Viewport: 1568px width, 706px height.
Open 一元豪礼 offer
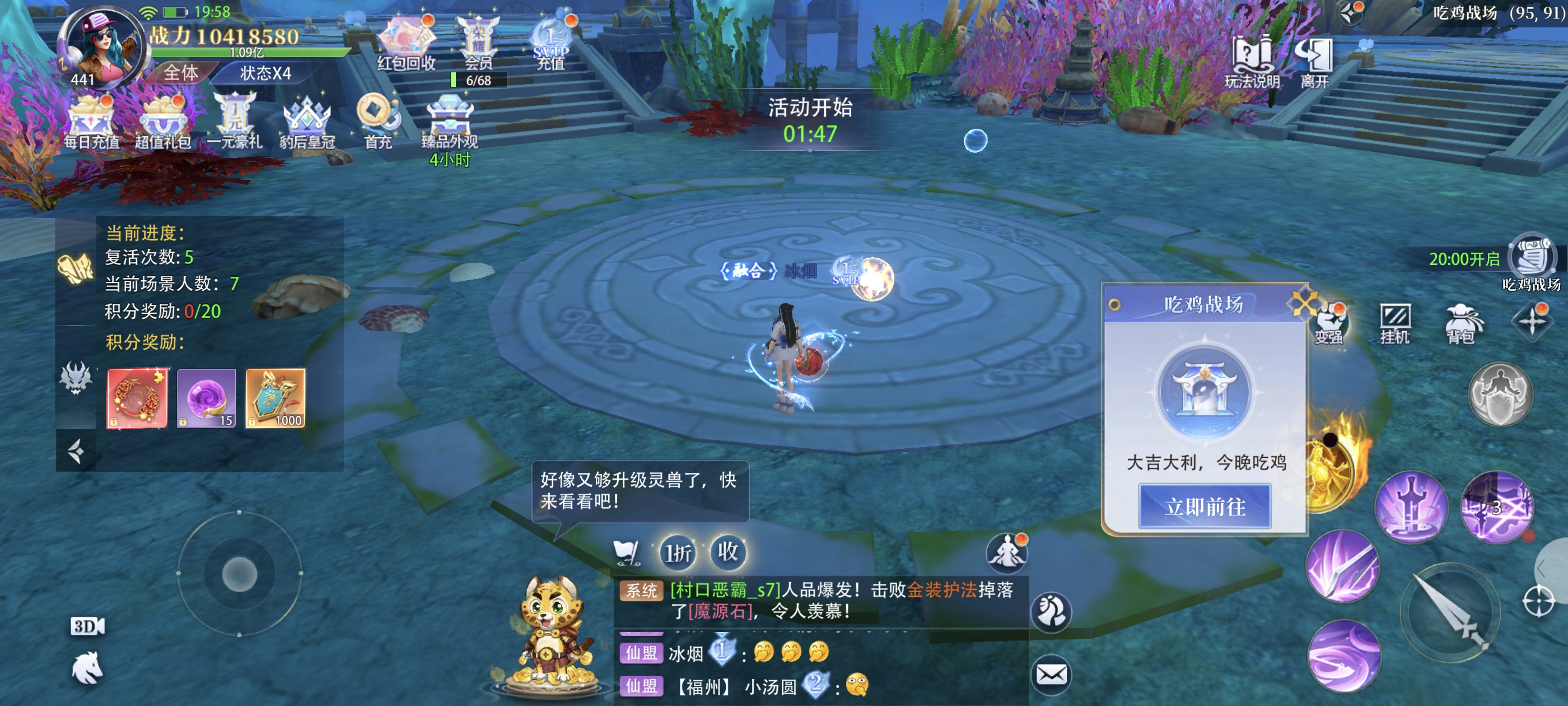click(x=234, y=122)
